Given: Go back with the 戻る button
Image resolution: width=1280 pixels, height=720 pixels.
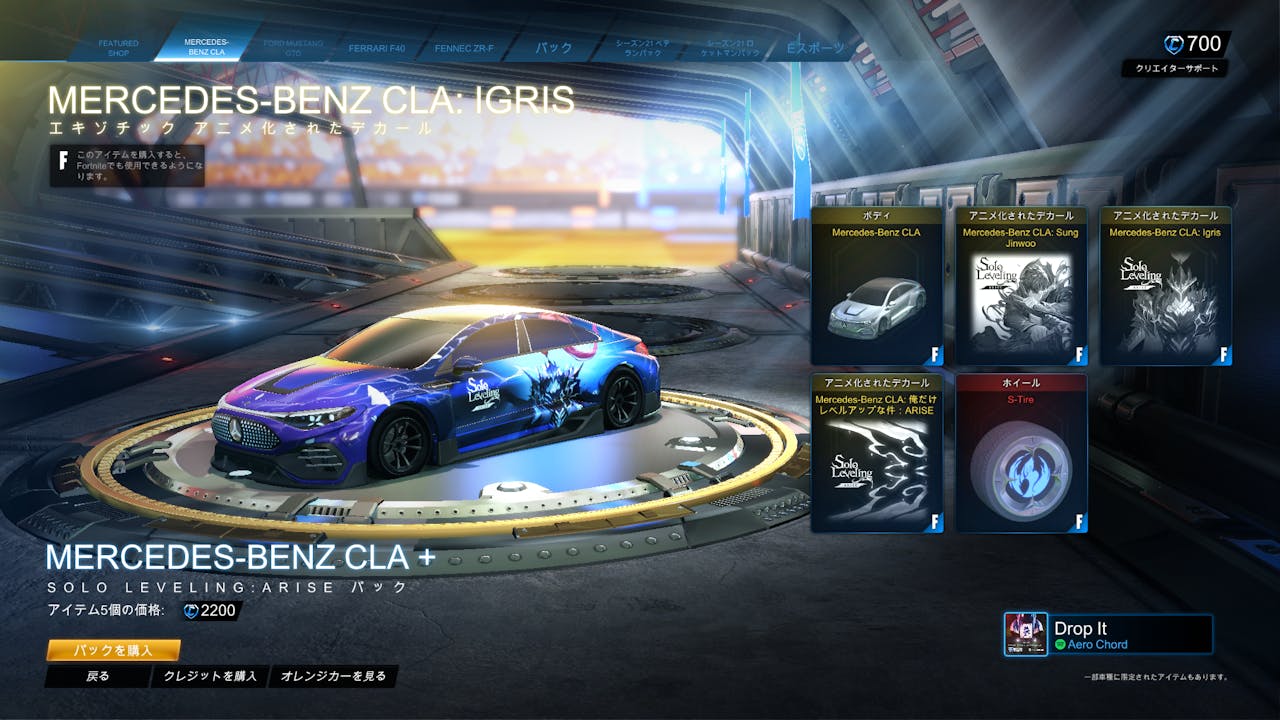Looking at the screenshot, I should pos(98,677).
